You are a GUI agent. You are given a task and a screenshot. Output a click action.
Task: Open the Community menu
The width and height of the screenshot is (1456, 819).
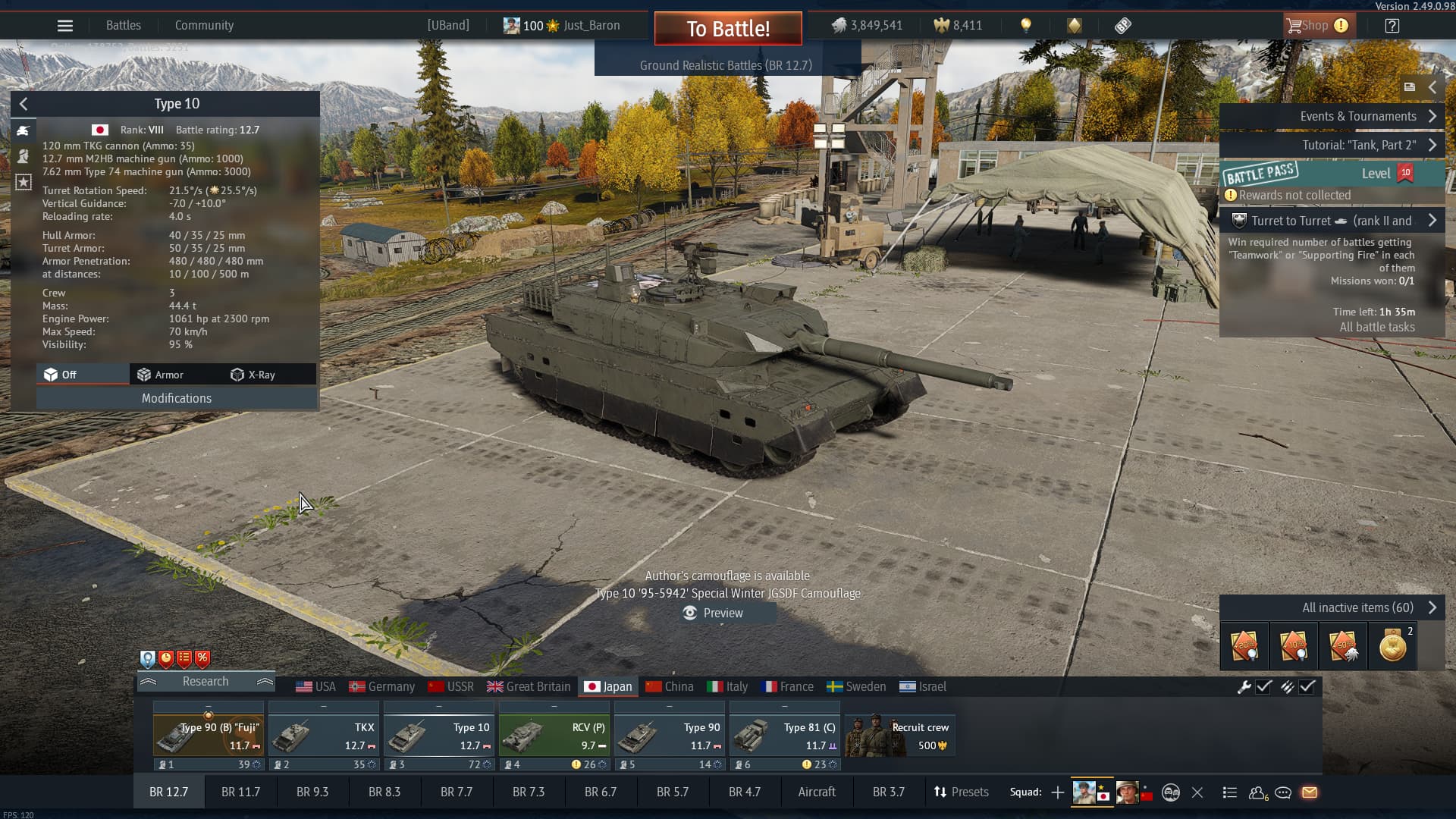[x=204, y=26]
